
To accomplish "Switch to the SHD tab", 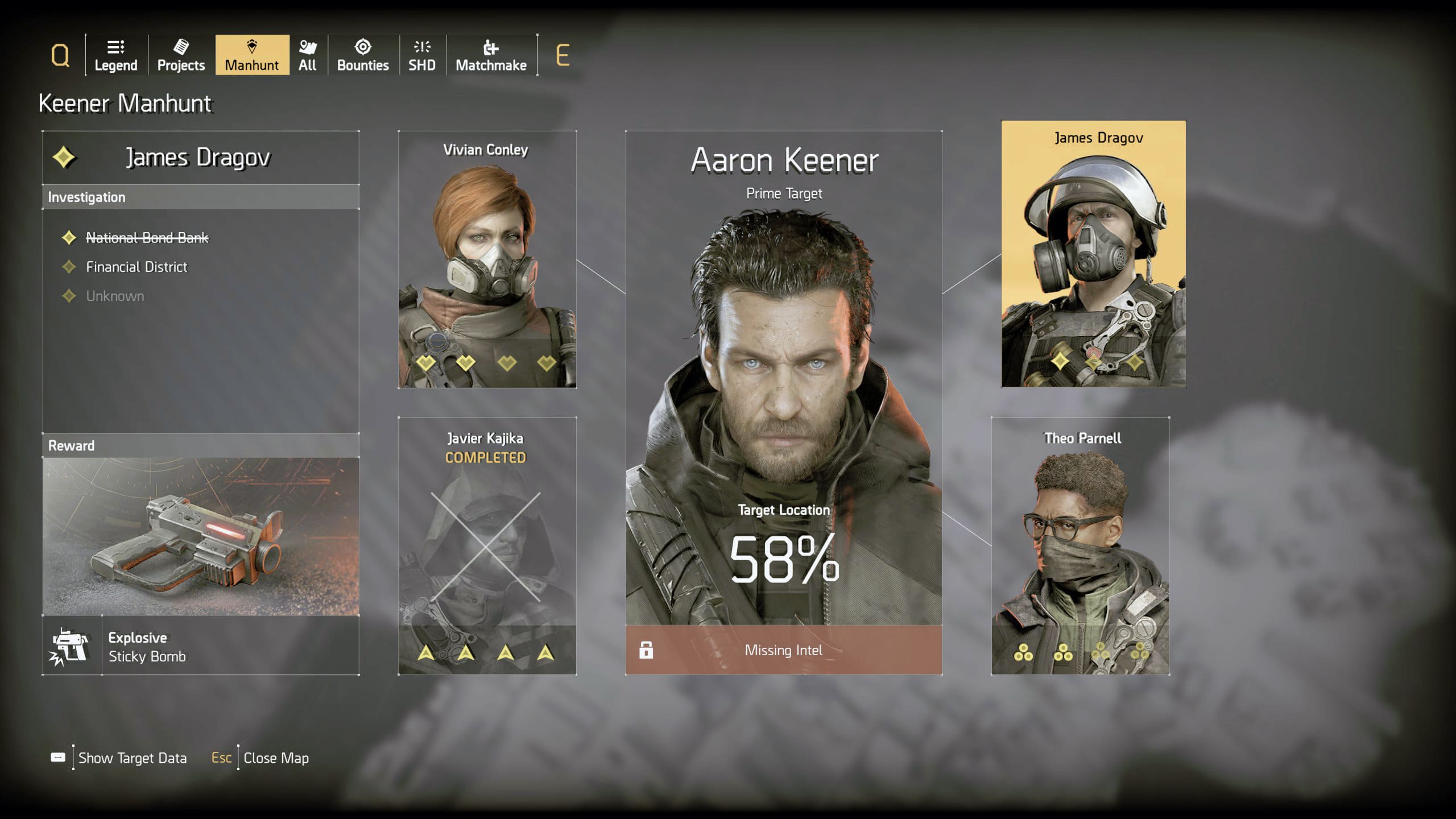I will coord(422,55).
